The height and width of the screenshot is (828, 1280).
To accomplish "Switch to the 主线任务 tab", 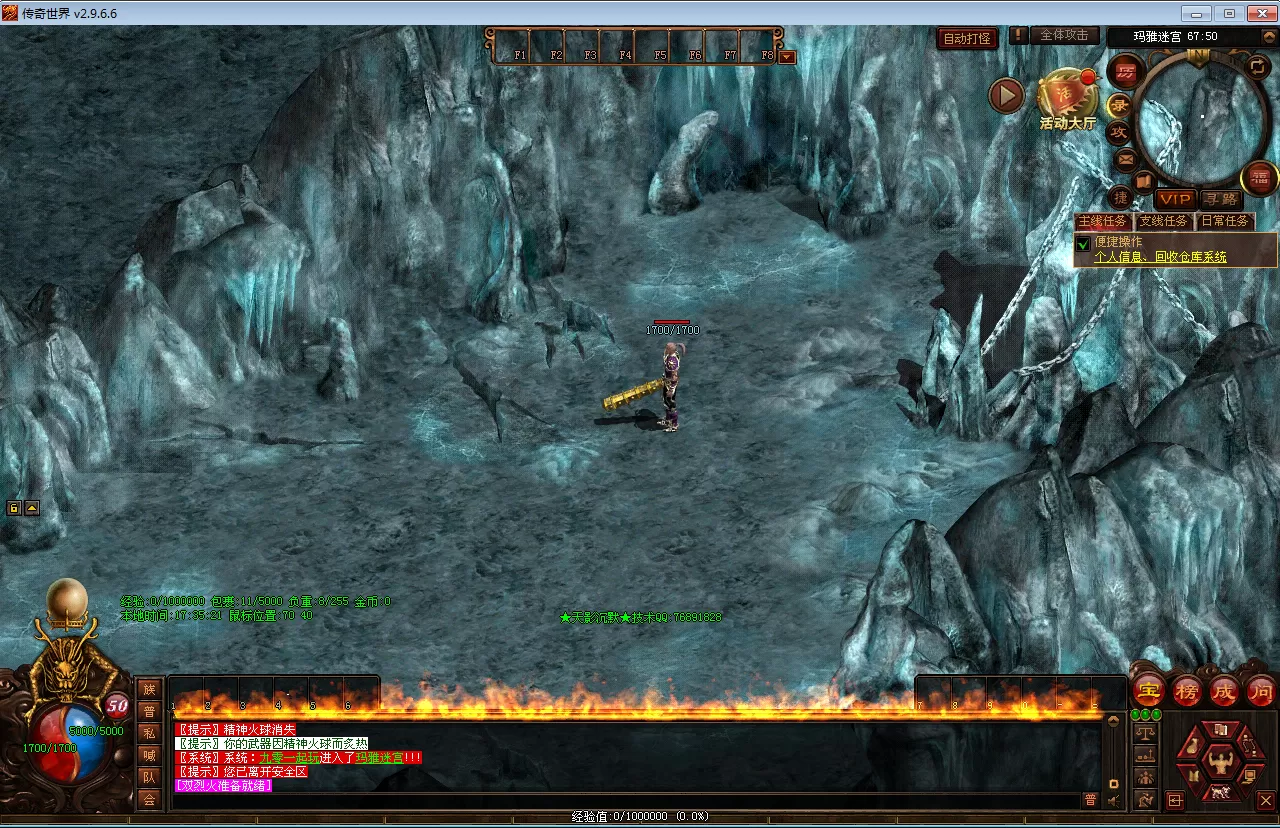I will [1102, 221].
